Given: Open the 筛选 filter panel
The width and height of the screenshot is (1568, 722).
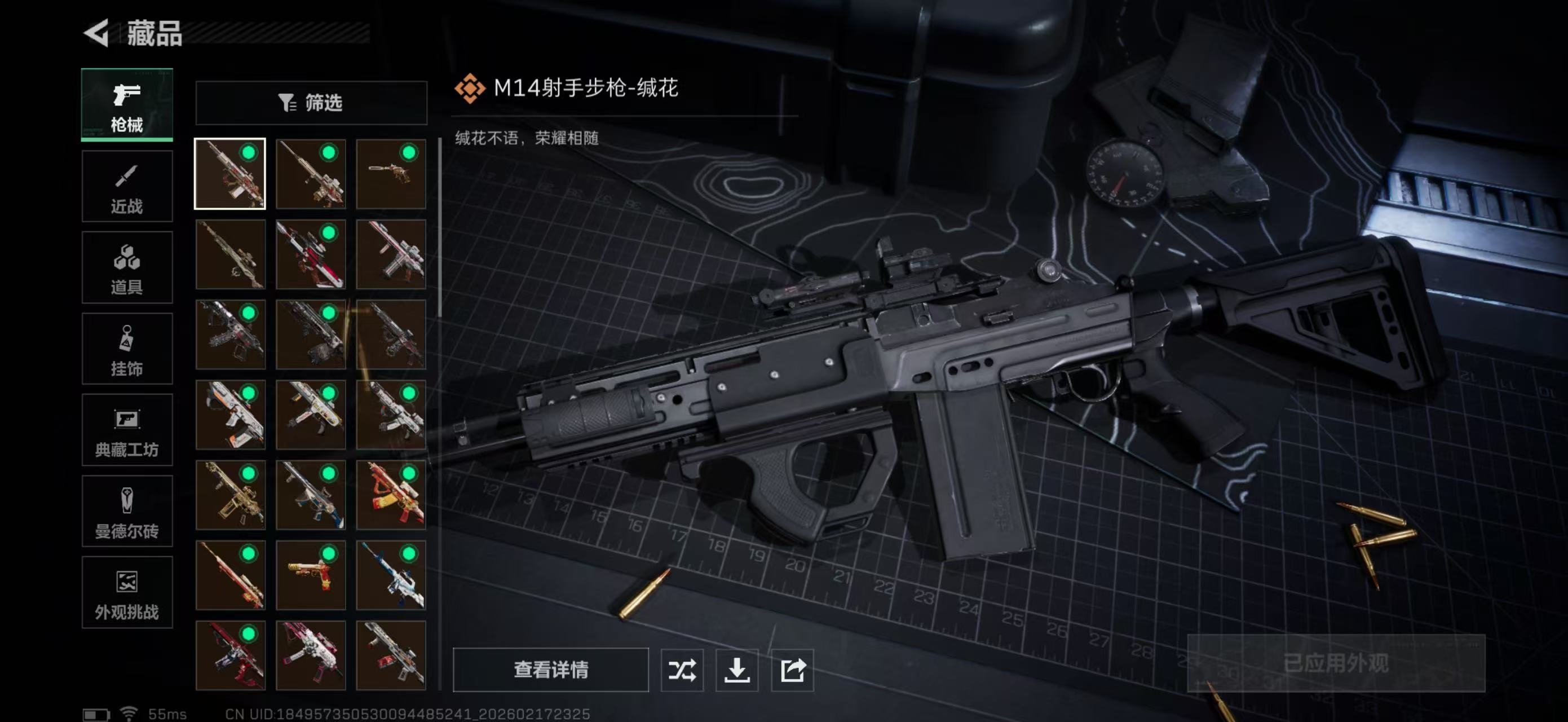Looking at the screenshot, I should tap(313, 103).
